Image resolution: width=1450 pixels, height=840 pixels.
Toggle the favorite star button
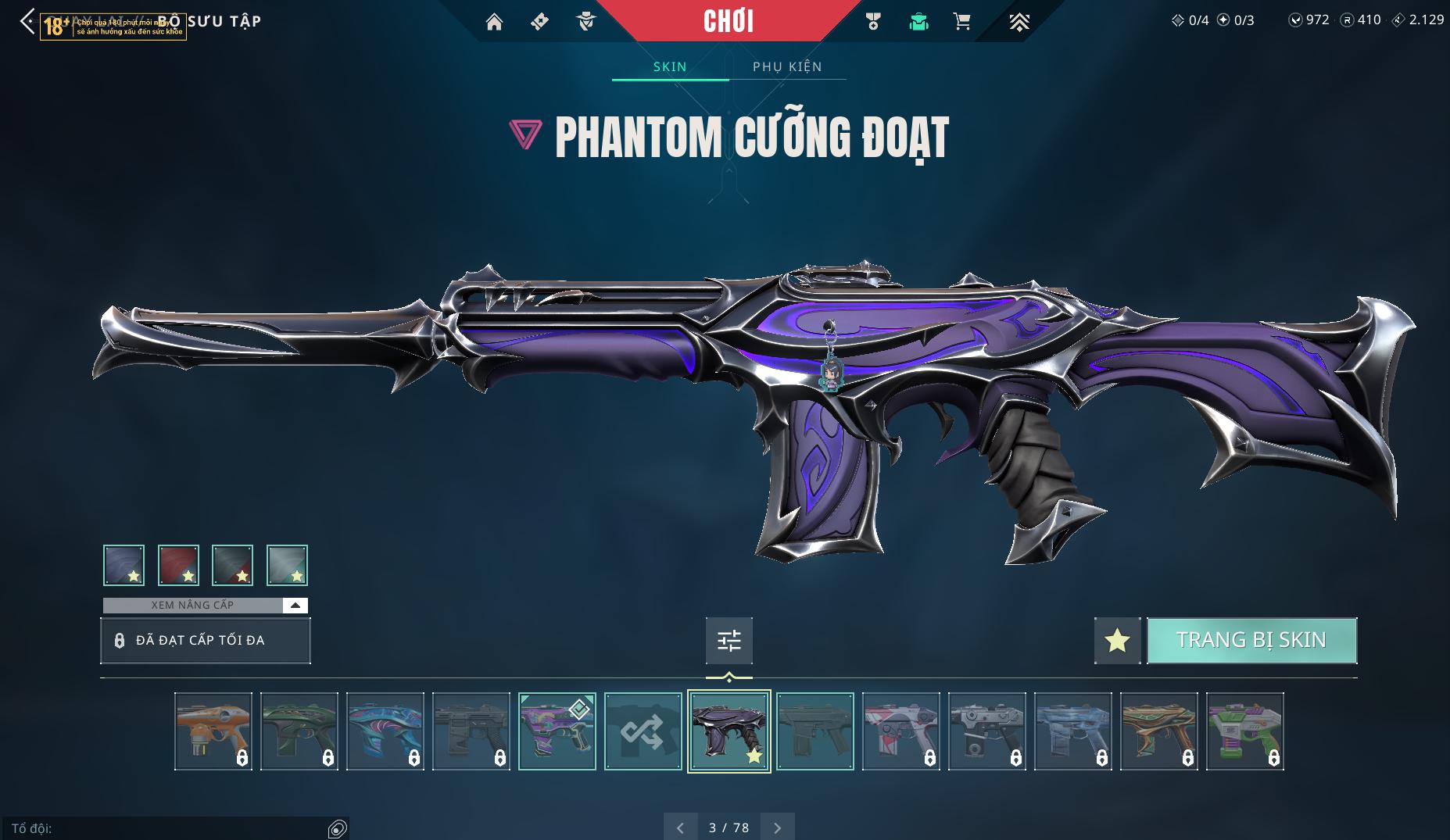click(x=1117, y=641)
